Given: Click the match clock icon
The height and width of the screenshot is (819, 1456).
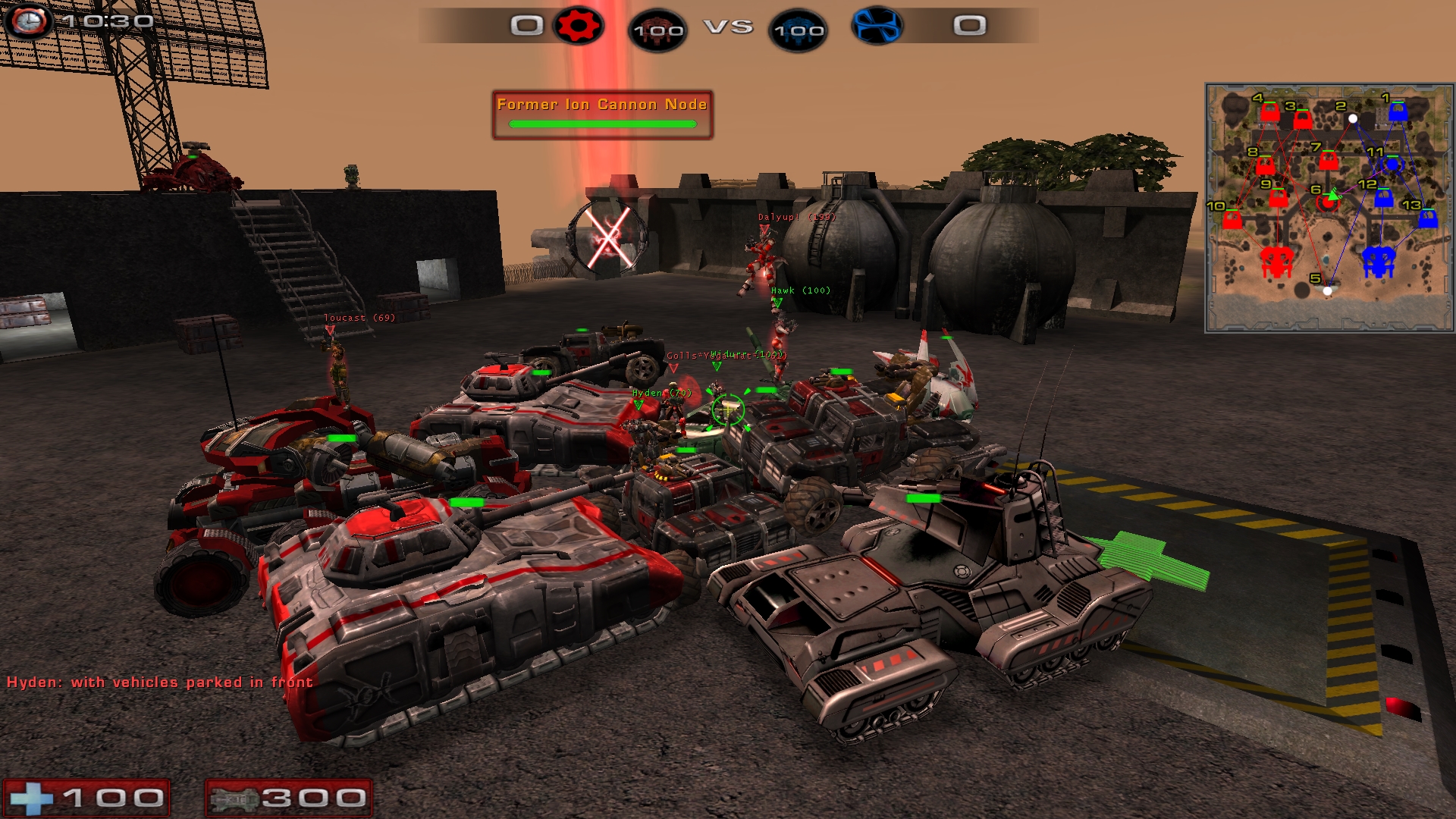Looking at the screenshot, I should tap(29, 21).
